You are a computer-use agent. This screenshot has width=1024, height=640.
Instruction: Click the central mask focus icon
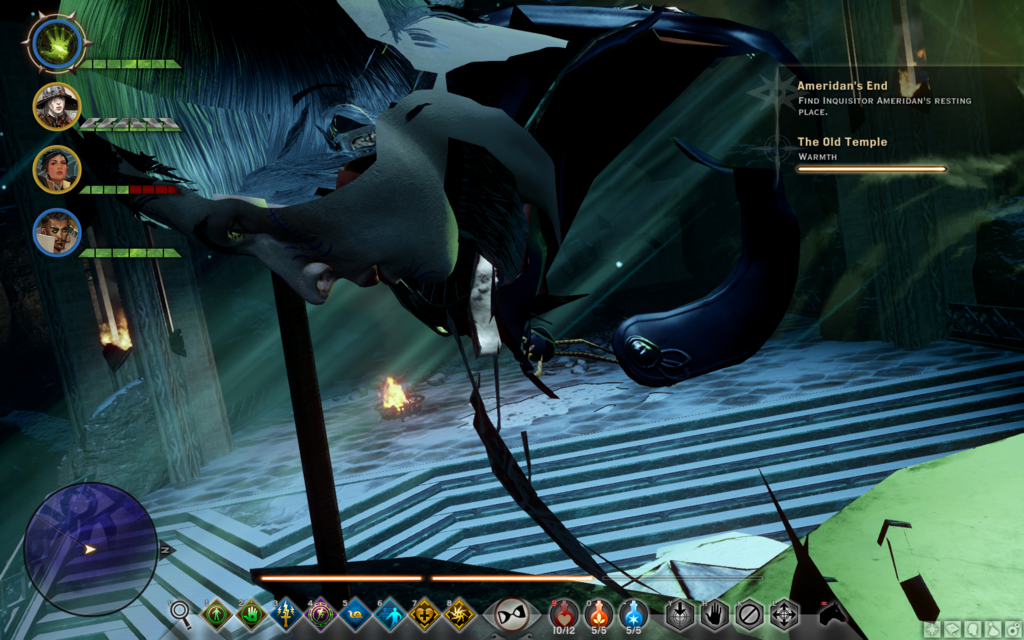(x=512, y=613)
